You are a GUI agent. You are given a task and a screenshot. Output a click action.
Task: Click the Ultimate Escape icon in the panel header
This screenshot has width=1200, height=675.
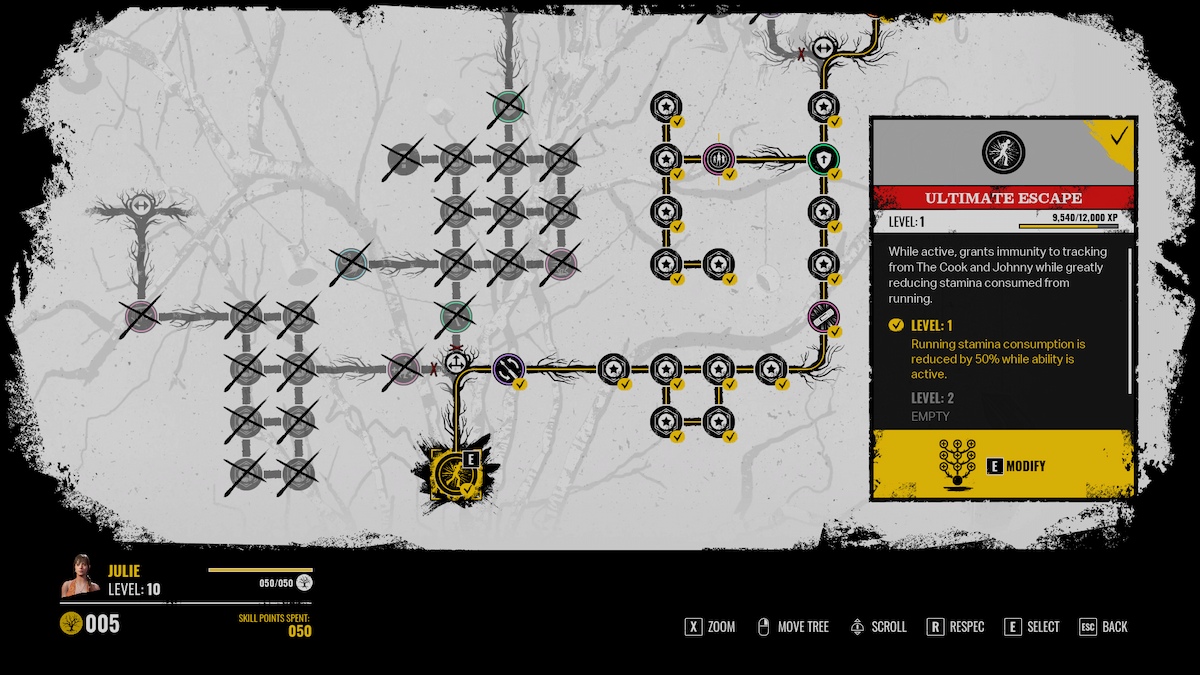click(1003, 152)
